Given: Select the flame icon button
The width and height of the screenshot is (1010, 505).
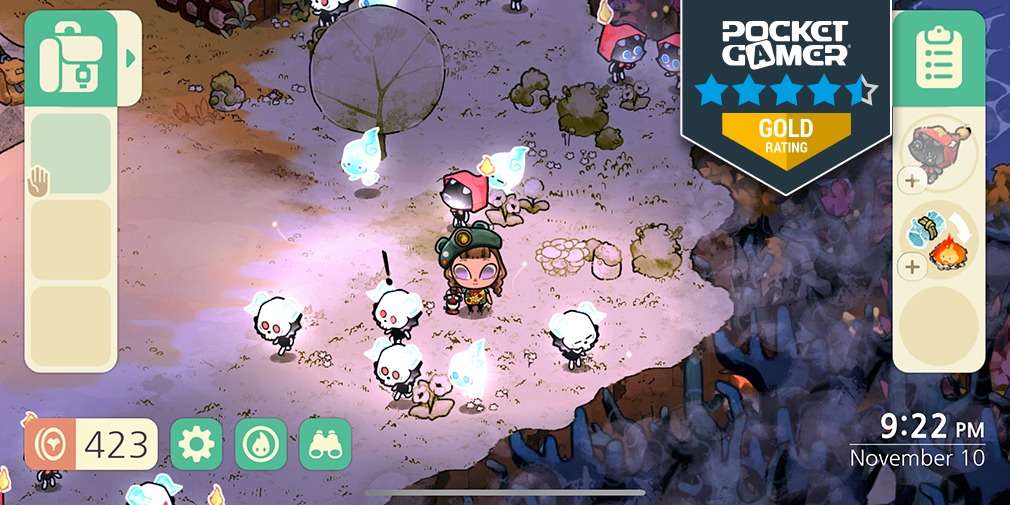Looking at the screenshot, I should (x=261, y=444).
